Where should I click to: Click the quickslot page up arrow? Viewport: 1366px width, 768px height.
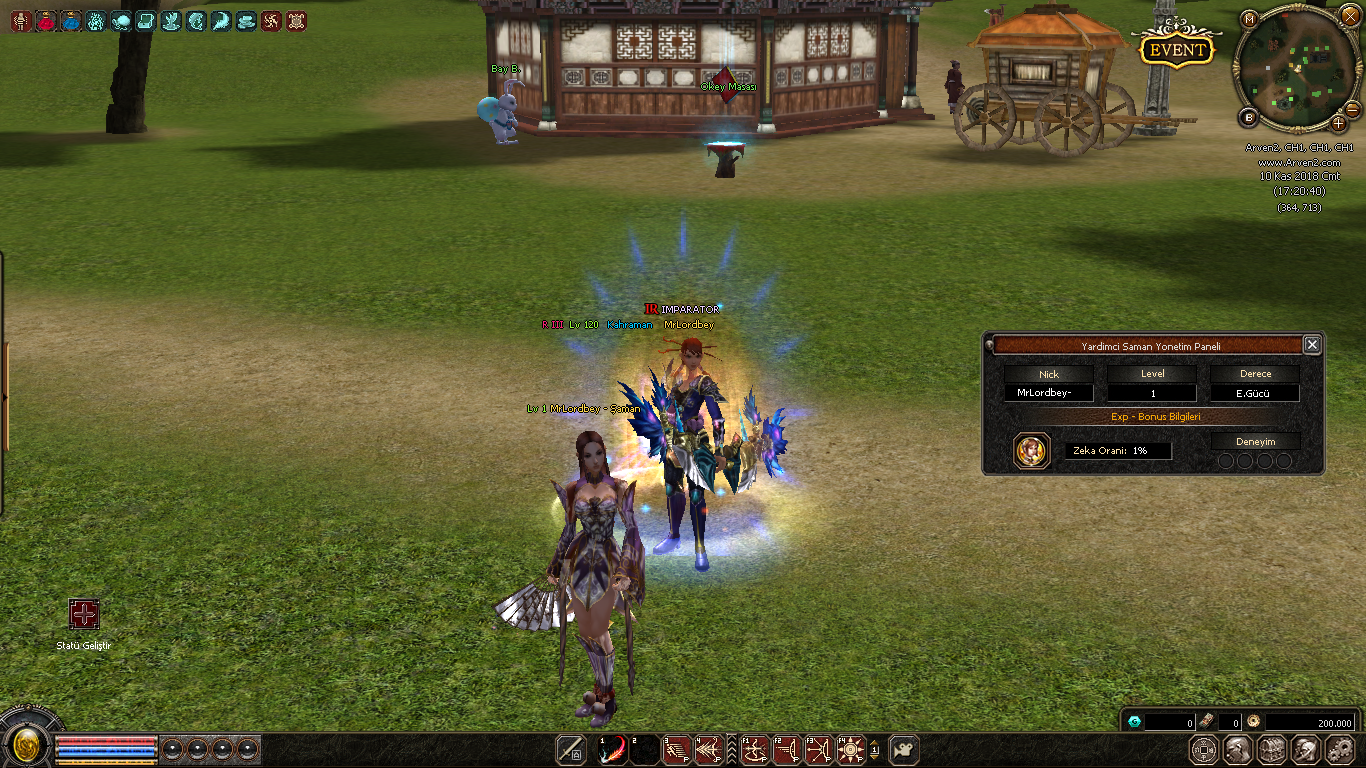[x=875, y=744]
